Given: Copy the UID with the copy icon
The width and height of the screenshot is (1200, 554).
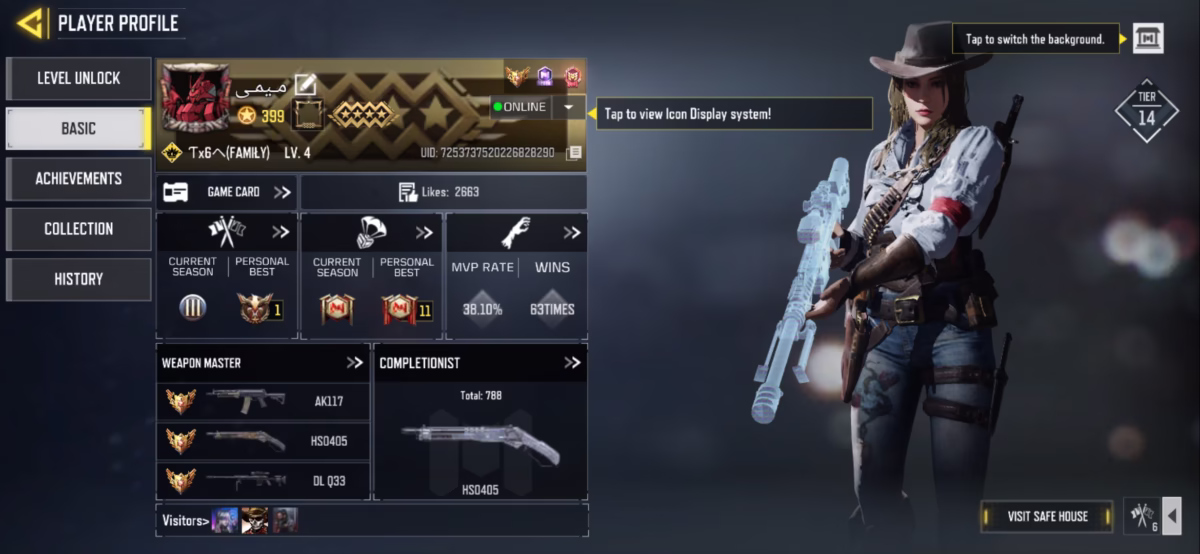Looking at the screenshot, I should point(573,153).
